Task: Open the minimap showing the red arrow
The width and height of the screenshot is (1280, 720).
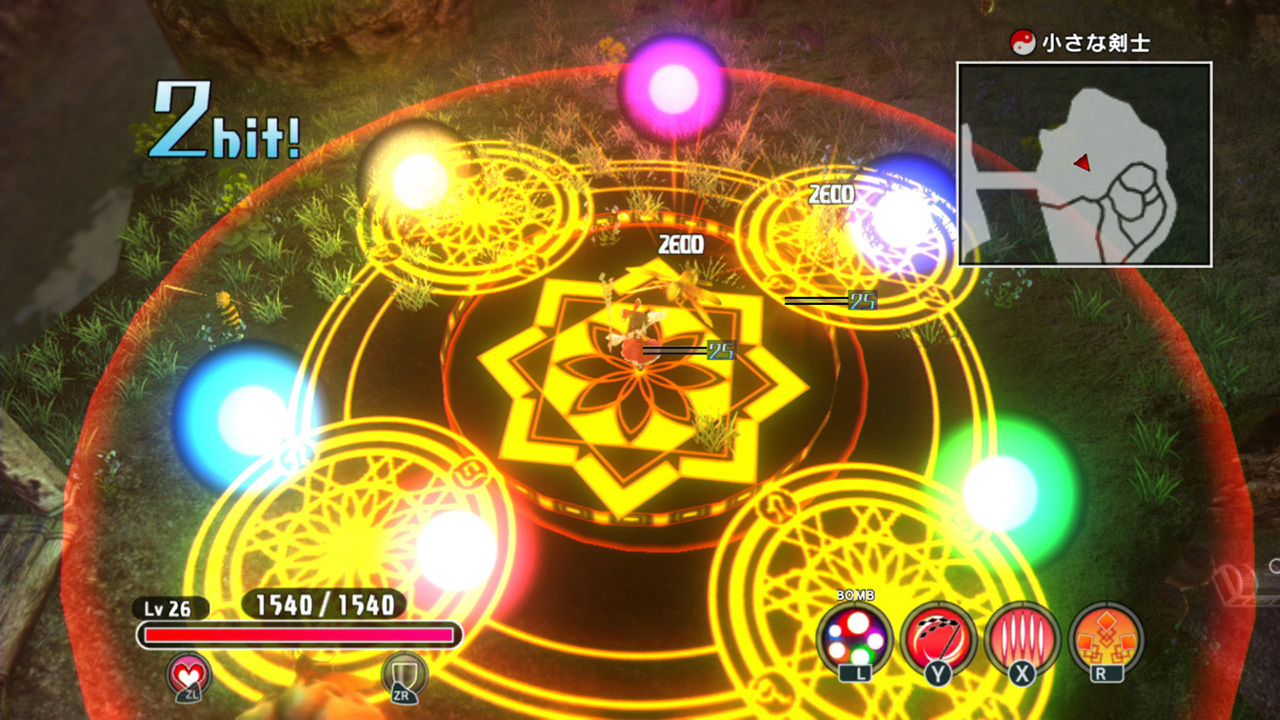Action: pos(1084,164)
